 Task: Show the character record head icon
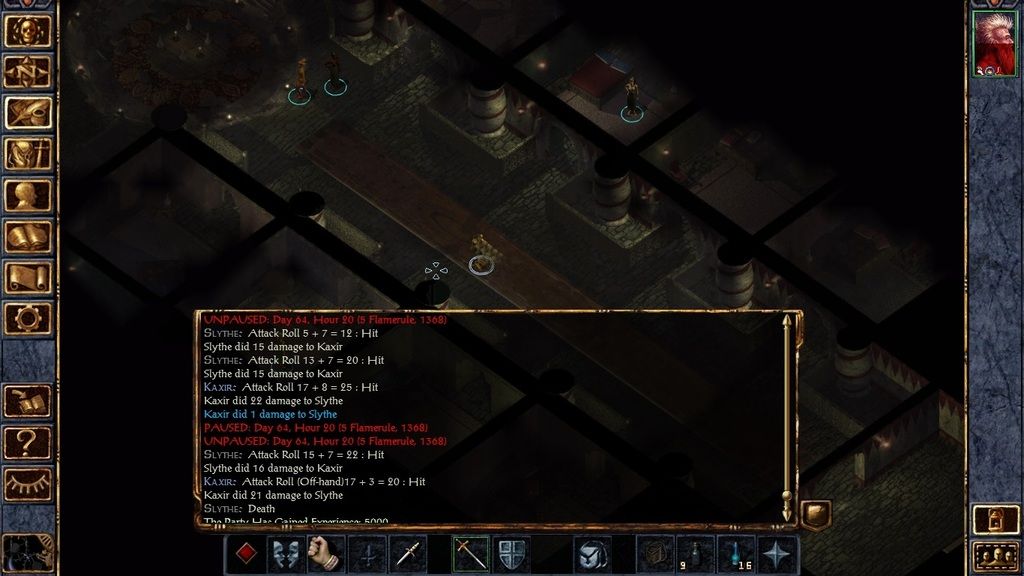[28, 195]
